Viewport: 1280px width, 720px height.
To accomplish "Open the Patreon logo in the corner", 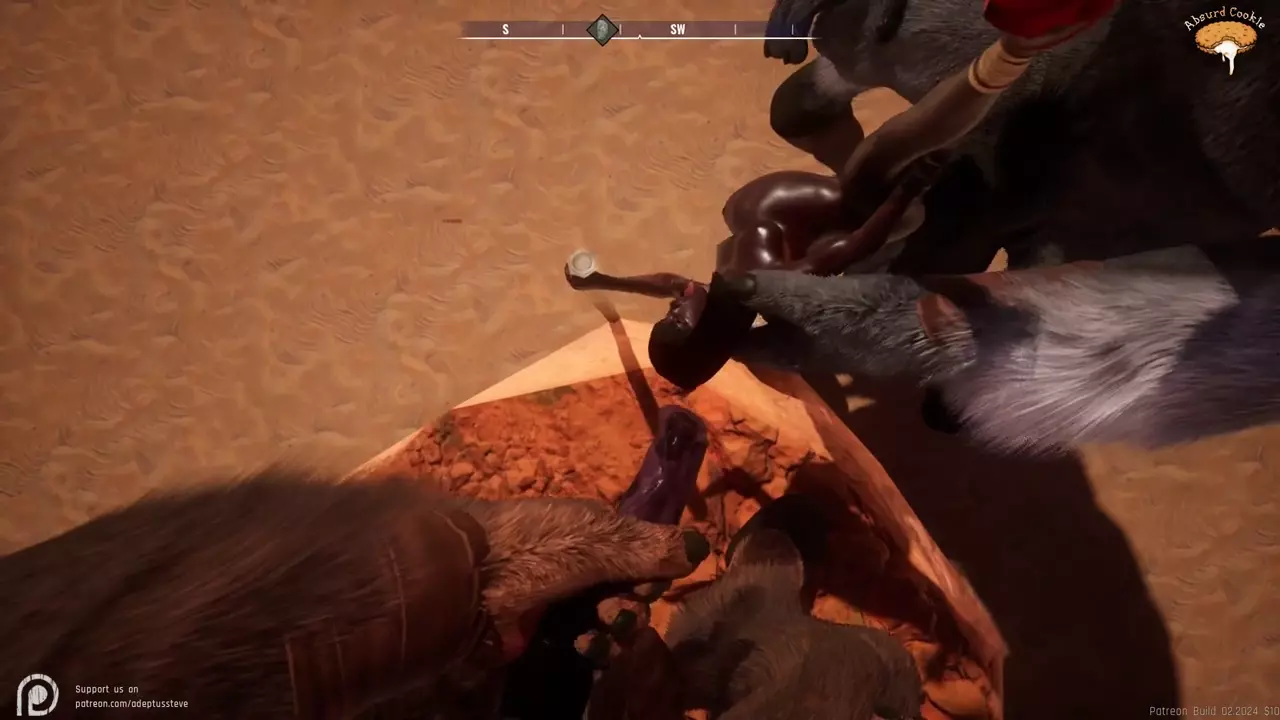I will tap(37, 694).
